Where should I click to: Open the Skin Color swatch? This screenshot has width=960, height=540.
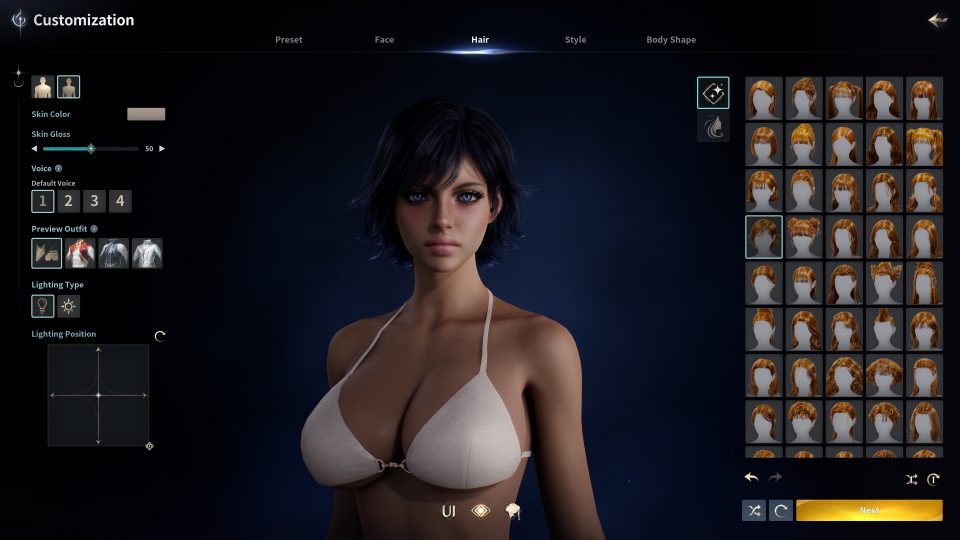point(146,114)
